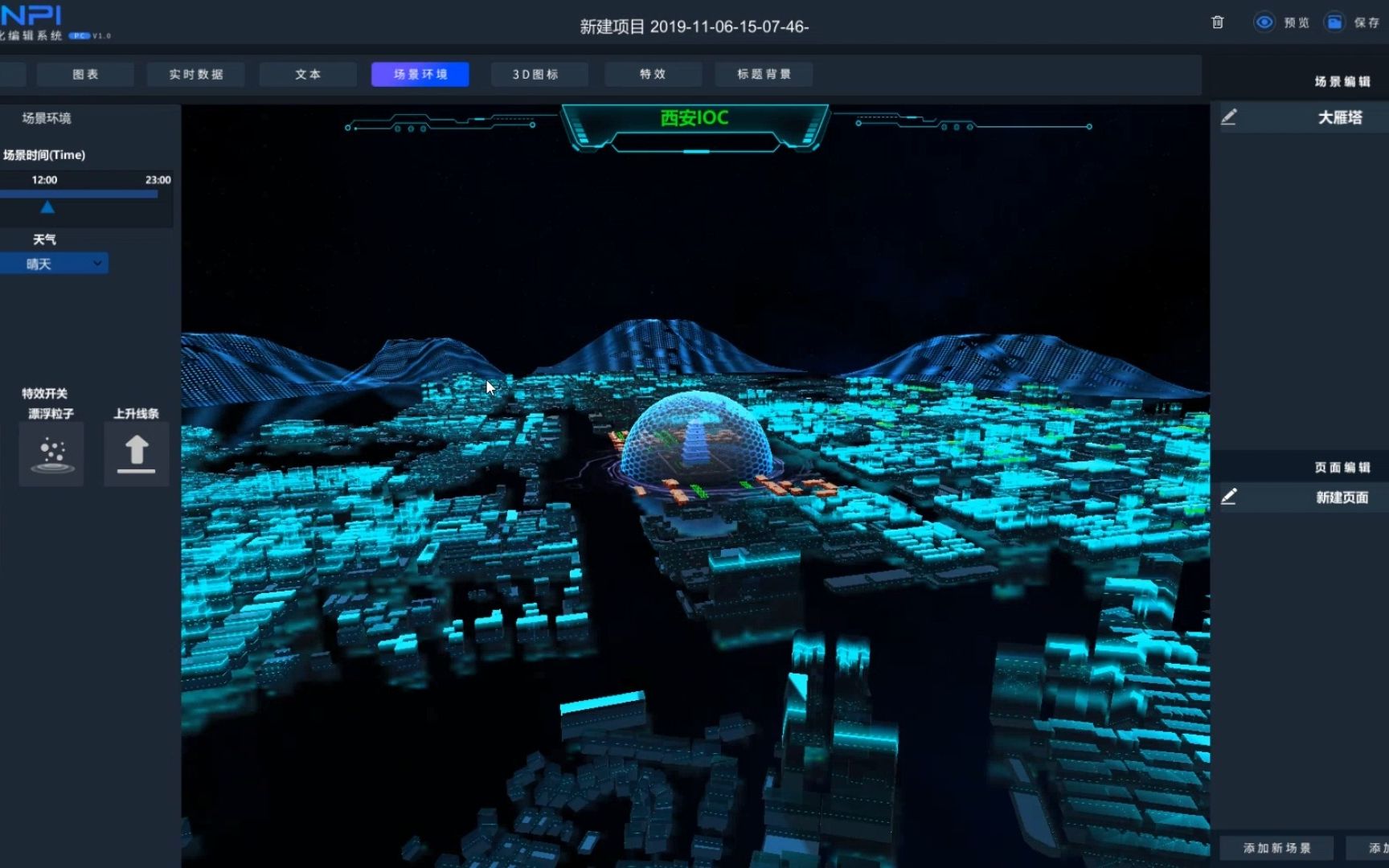Select the 上升线条 rising lines effect icon
Viewport: 1389px width, 868px height.
click(135, 452)
